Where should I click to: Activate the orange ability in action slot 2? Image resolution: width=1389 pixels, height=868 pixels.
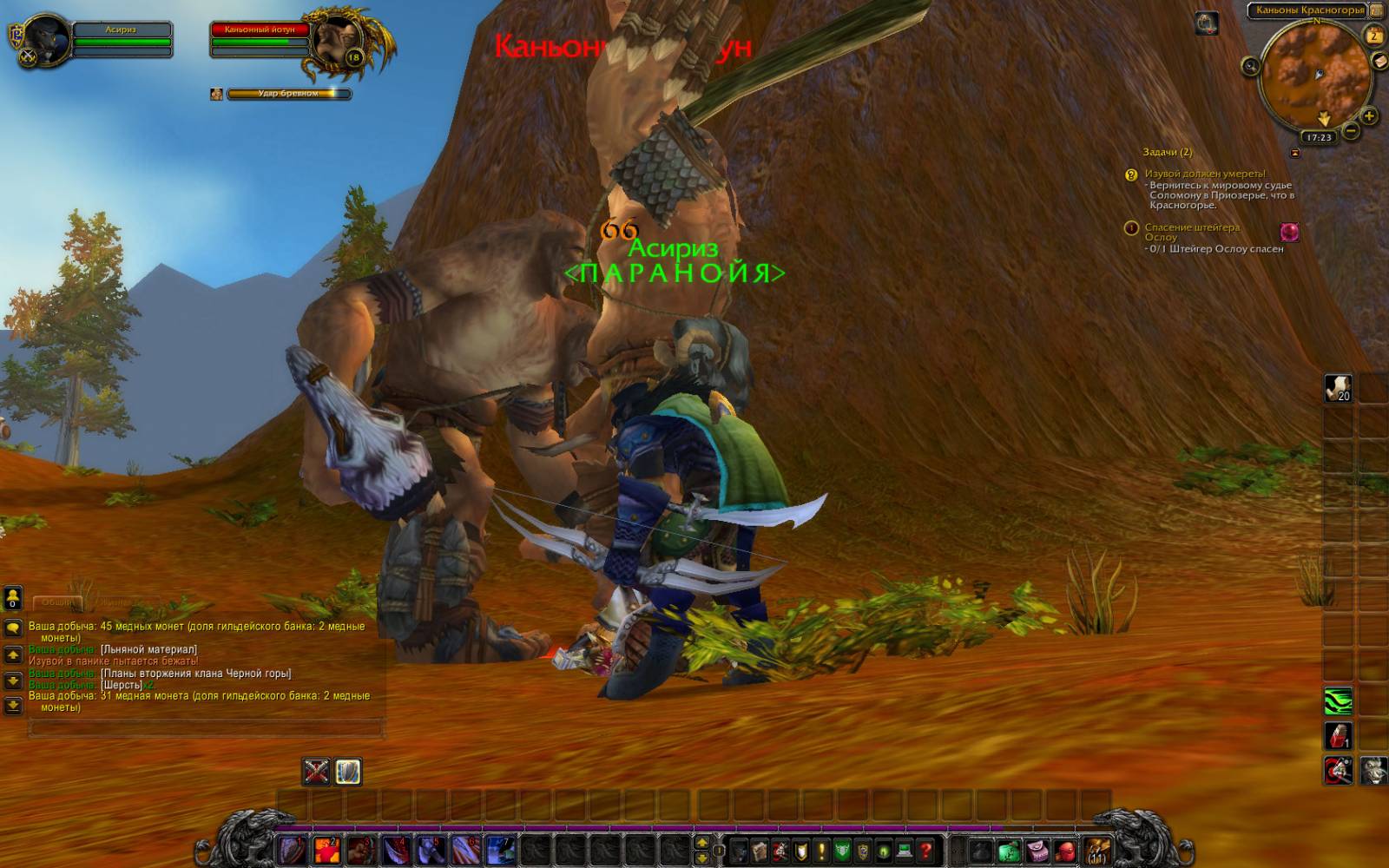pyautogui.click(x=326, y=850)
